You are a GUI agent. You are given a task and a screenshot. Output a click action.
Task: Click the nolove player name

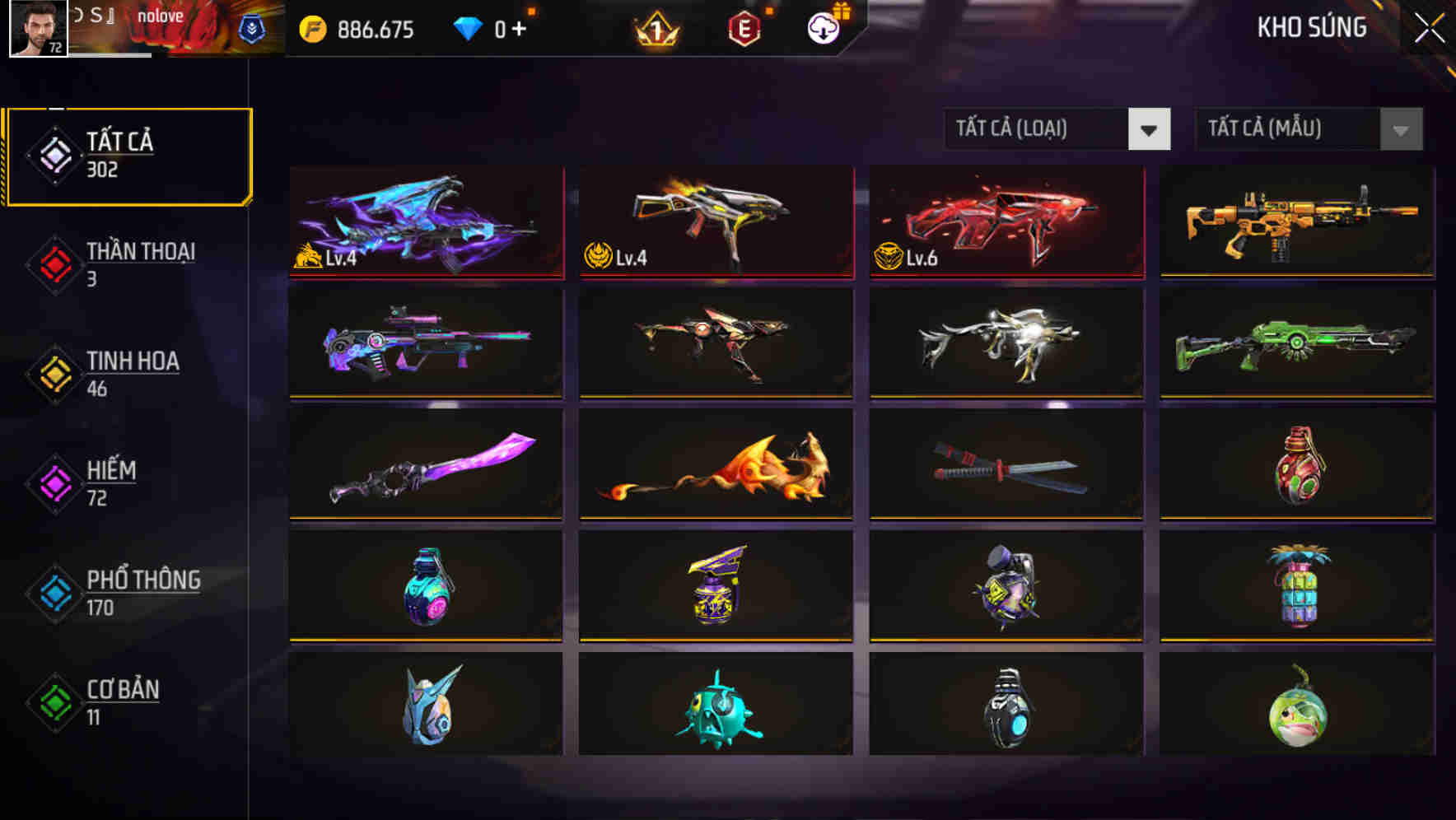click(x=162, y=15)
